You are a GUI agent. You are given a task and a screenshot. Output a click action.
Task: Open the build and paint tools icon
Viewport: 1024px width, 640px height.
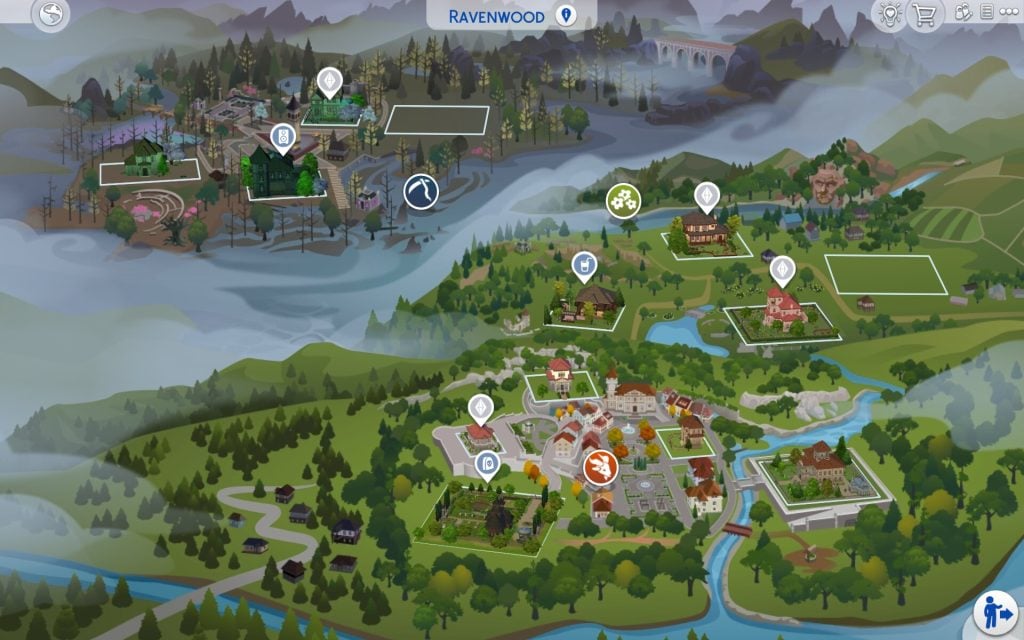pyautogui.click(x=964, y=13)
